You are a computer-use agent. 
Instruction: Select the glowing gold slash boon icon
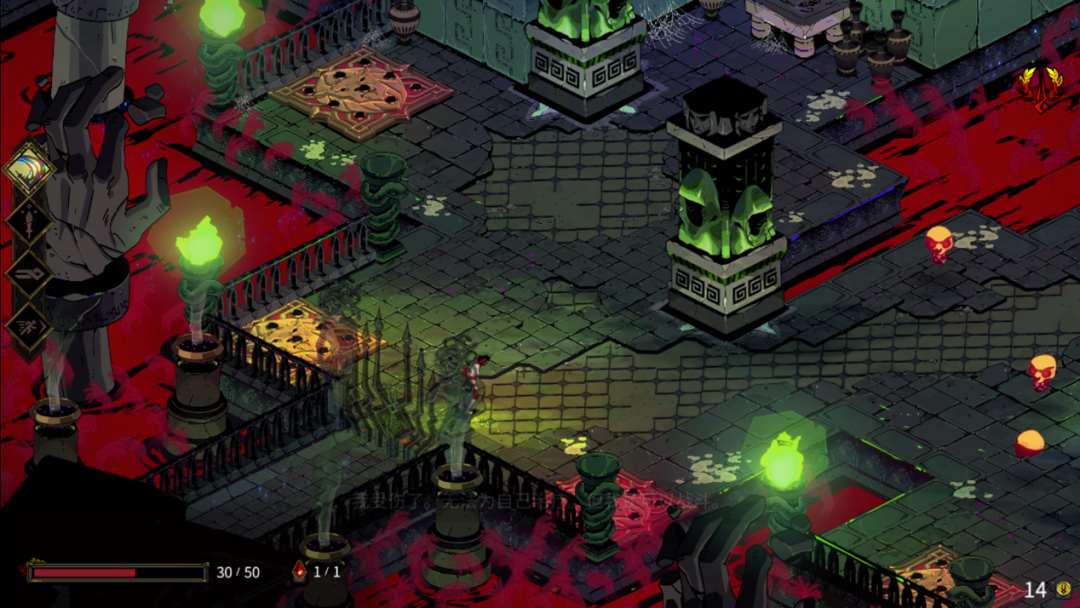[x=30, y=168]
